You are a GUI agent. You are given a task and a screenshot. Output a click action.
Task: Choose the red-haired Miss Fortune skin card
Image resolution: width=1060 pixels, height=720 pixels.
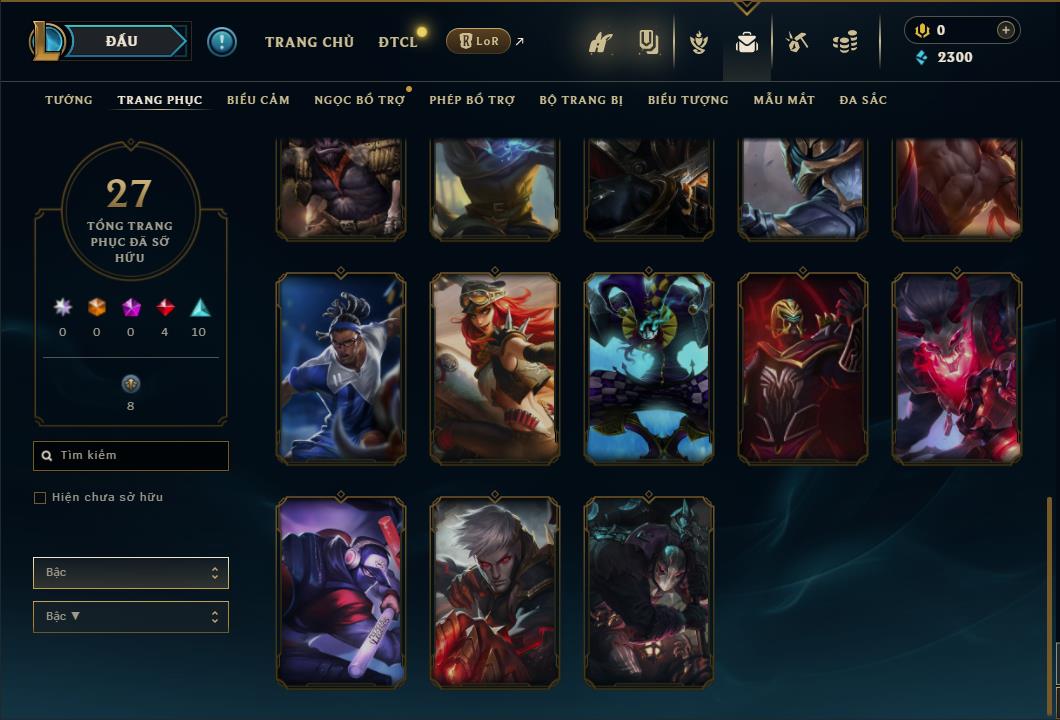495,368
